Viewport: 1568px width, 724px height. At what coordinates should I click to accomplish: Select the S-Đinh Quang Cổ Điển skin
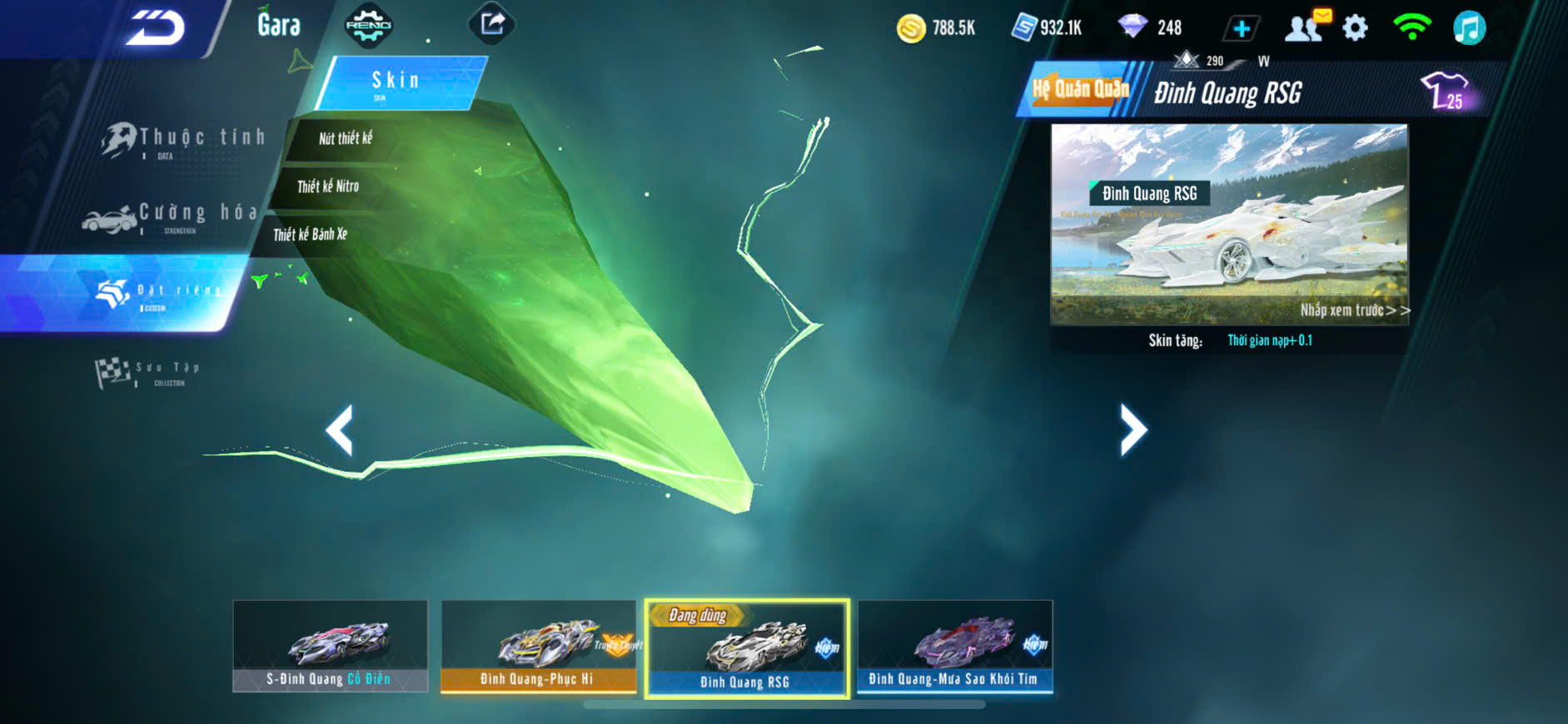pyautogui.click(x=330, y=646)
